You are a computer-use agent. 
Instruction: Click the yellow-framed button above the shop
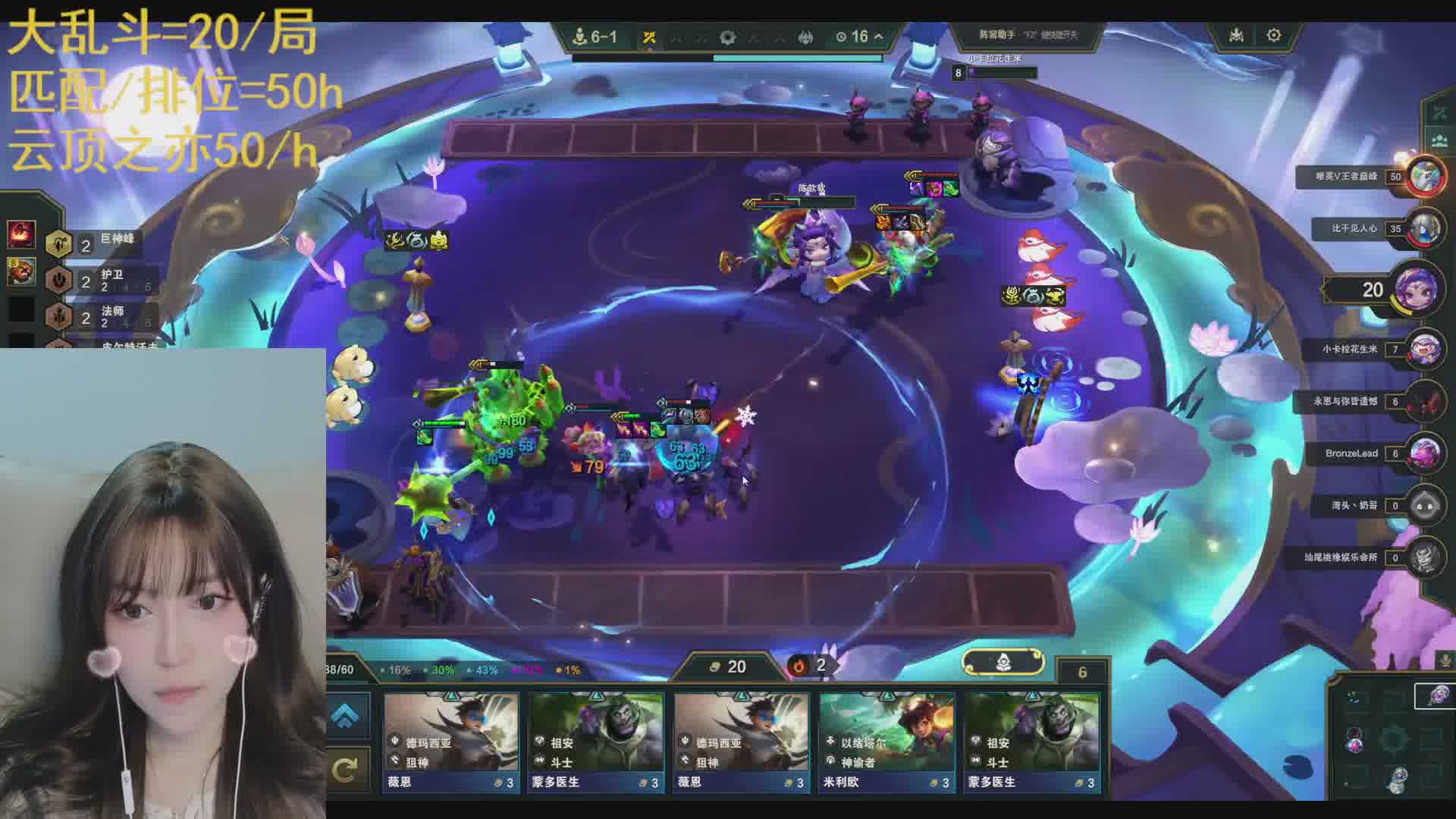[1003, 663]
